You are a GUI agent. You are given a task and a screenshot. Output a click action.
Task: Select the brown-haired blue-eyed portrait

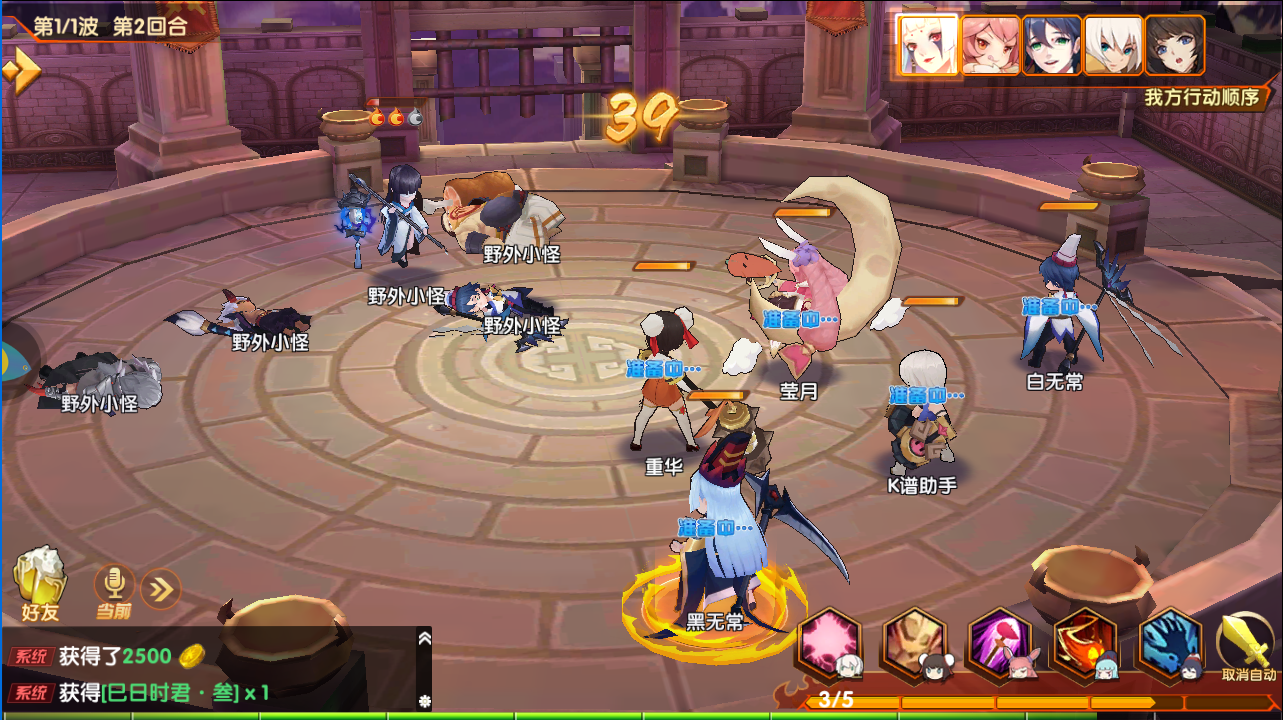point(1175,45)
